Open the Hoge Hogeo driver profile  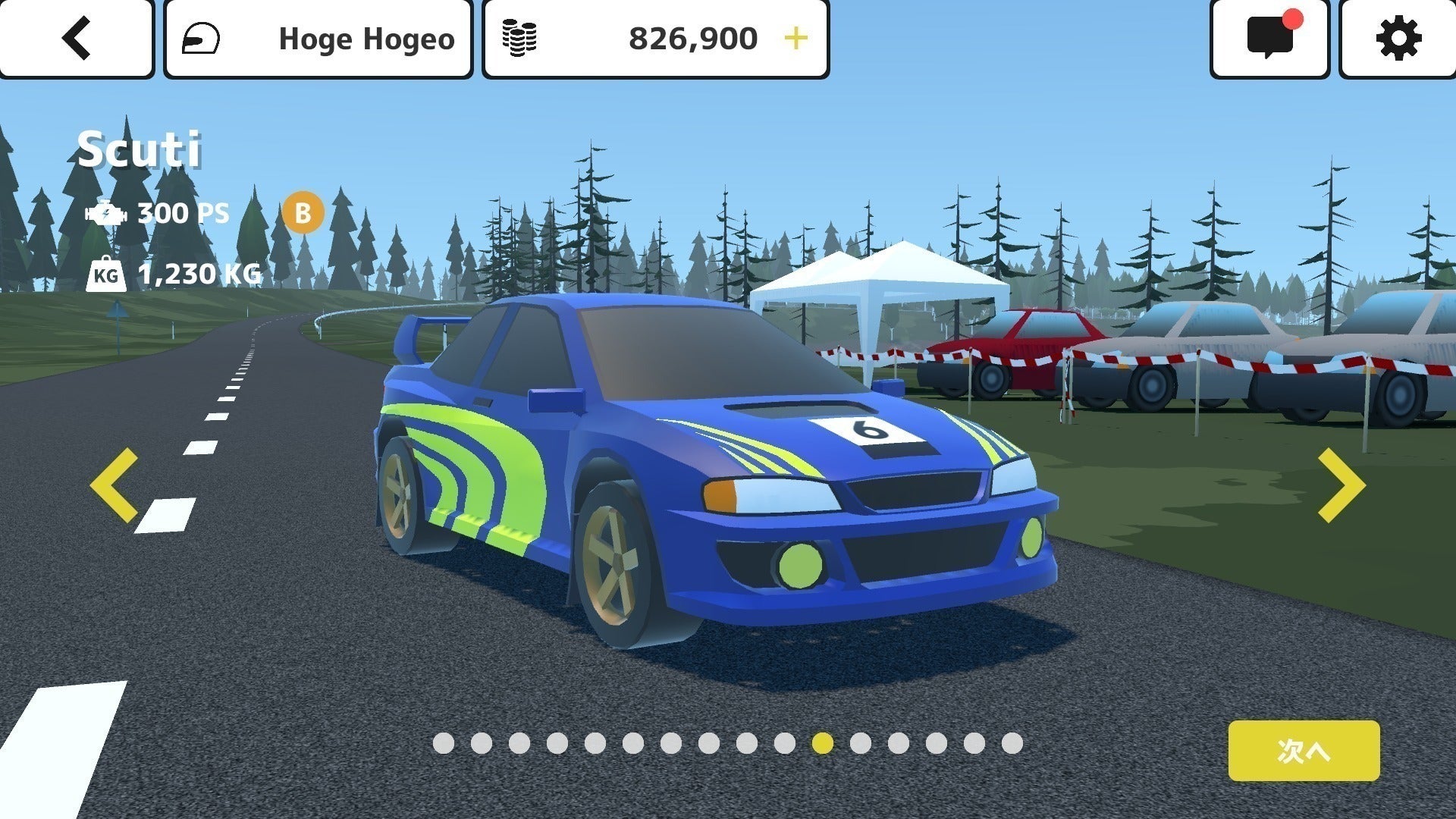[x=318, y=38]
